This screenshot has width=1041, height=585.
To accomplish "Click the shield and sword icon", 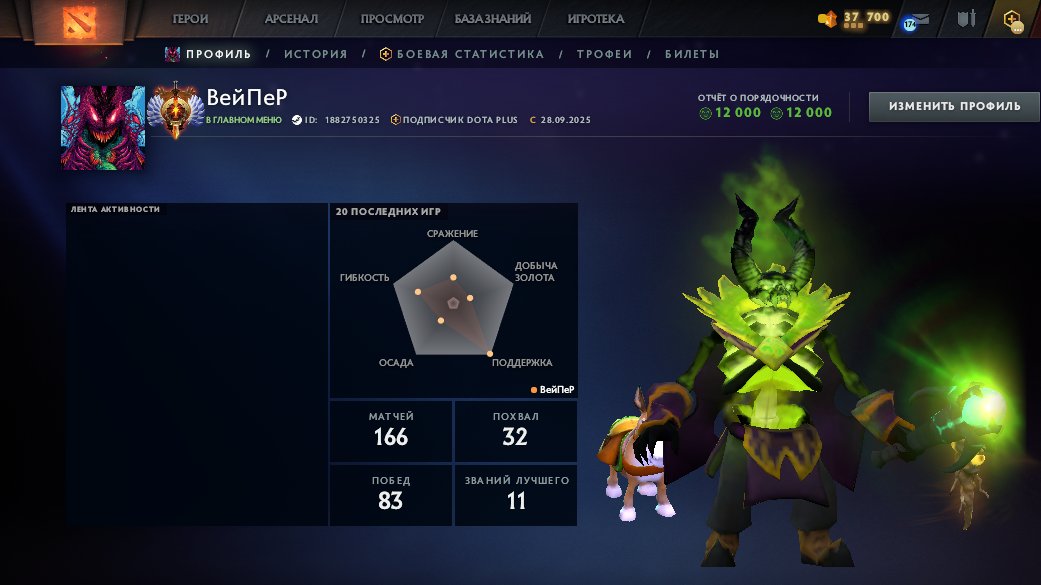I will 966,19.
